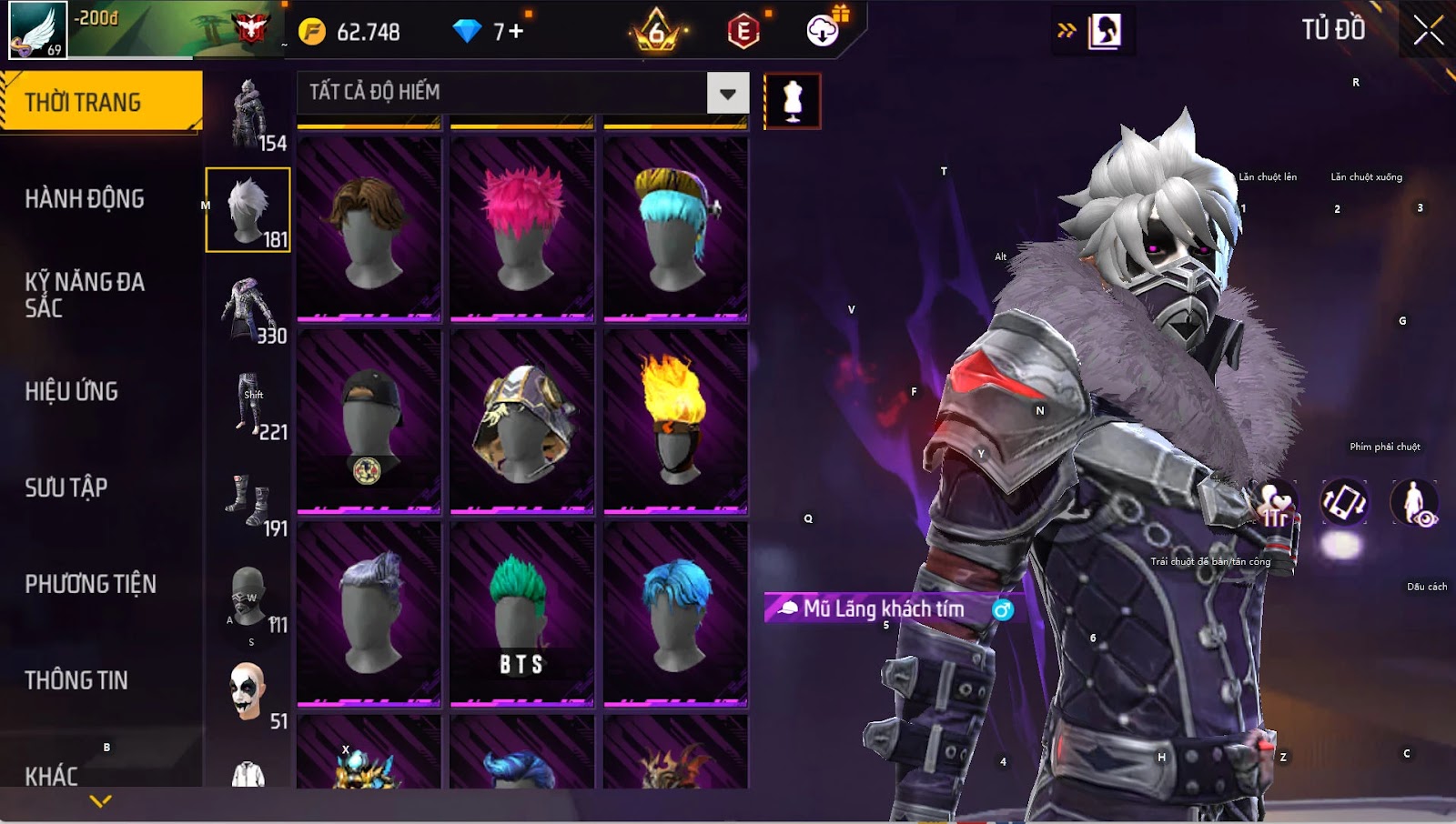Select the Hiệu Ứng tab
The image size is (1456, 824).
tap(72, 391)
